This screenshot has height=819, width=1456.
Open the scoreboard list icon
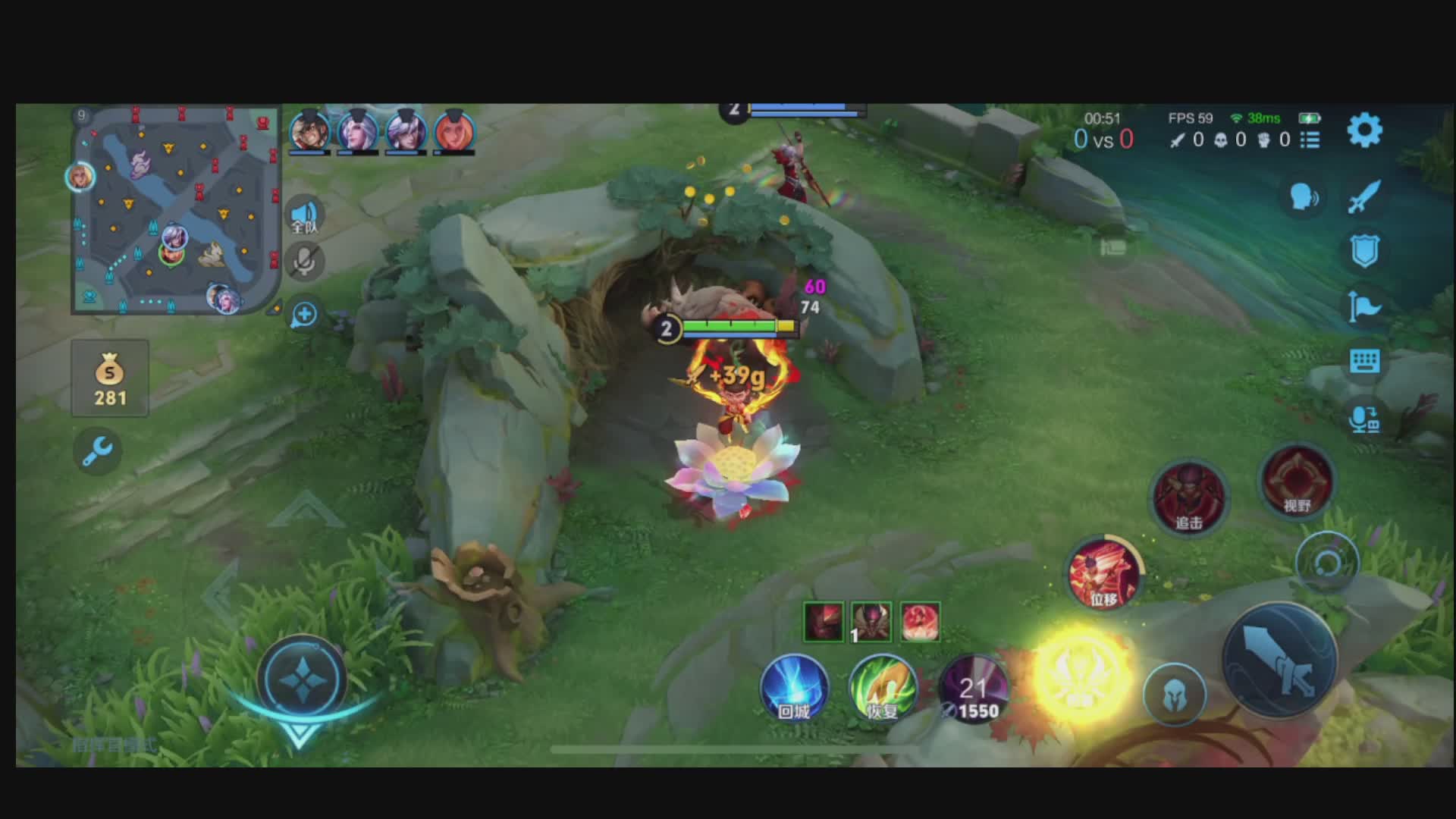[1310, 140]
